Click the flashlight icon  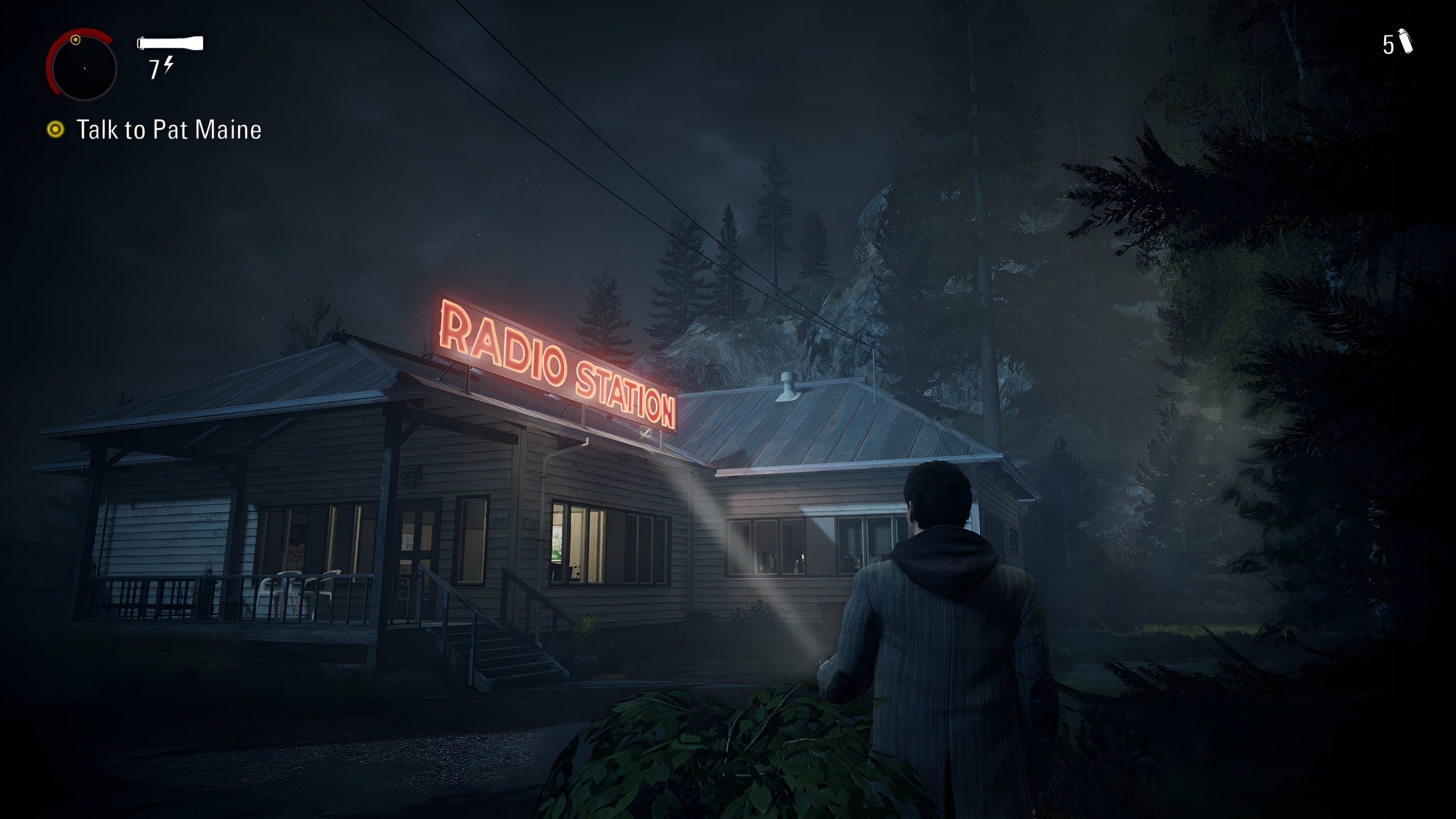click(x=170, y=43)
